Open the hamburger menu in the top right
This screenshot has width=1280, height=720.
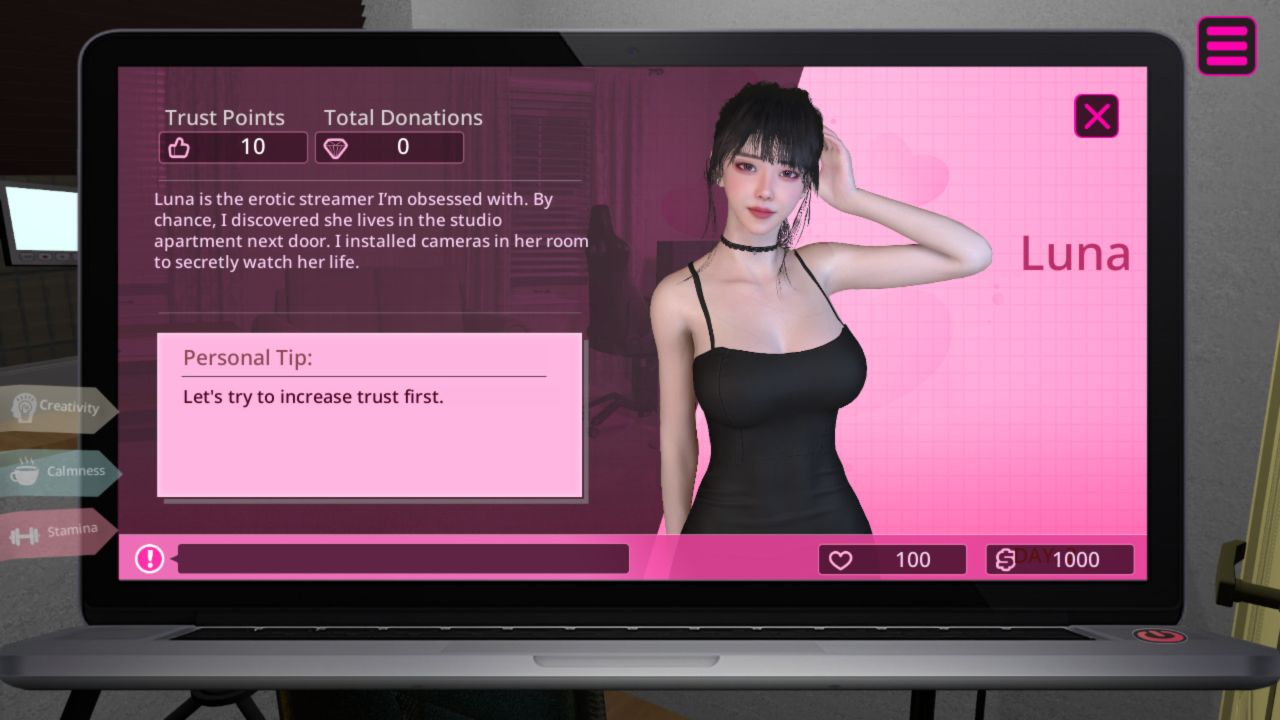coord(1227,45)
